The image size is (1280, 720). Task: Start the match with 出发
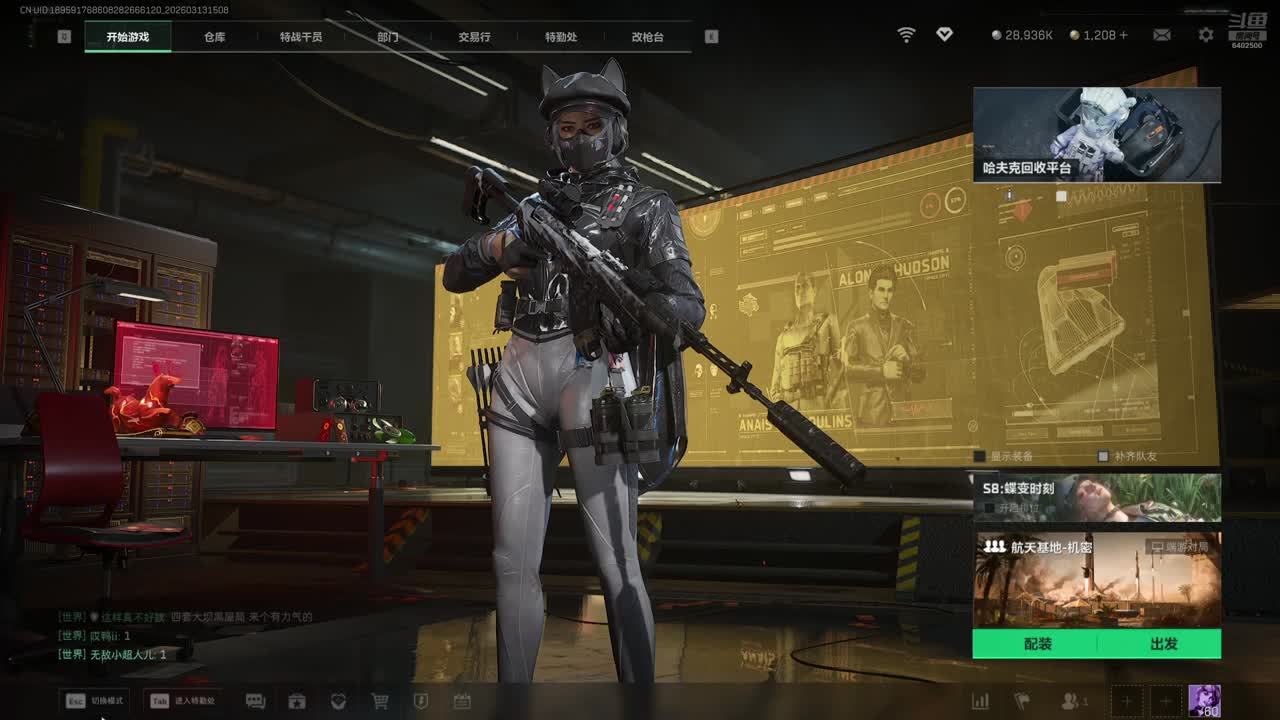click(x=1163, y=644)
